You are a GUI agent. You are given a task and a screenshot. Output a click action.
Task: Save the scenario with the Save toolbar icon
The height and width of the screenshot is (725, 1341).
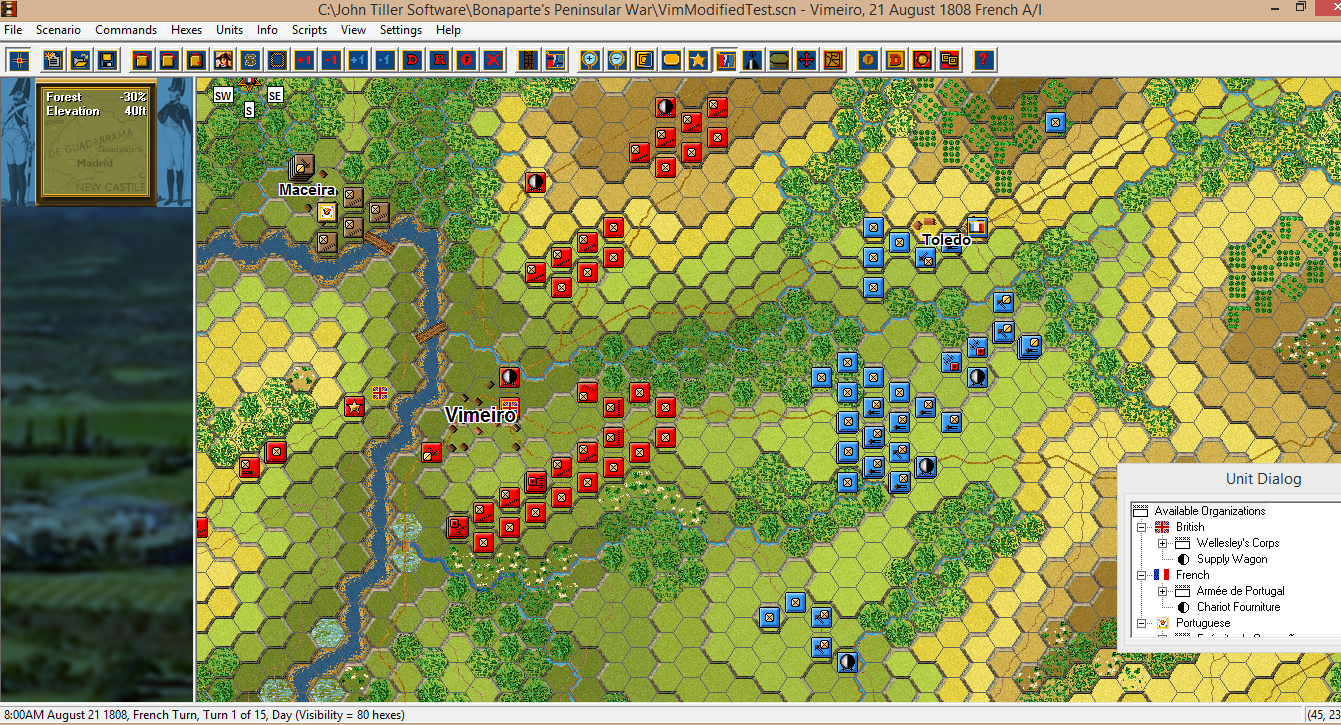[108, 60]
